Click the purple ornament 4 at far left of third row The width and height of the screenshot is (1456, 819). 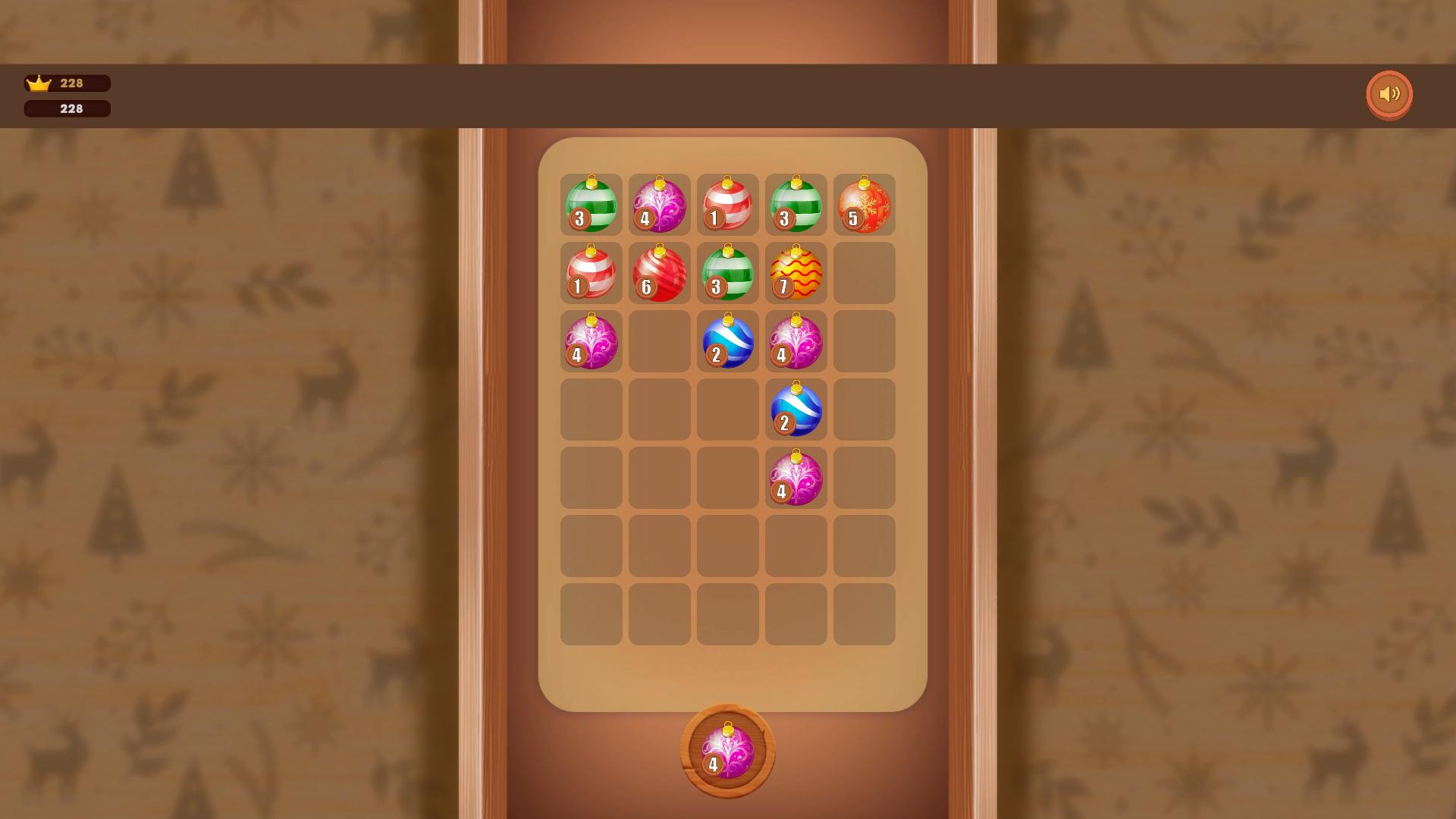pos(591,341)
